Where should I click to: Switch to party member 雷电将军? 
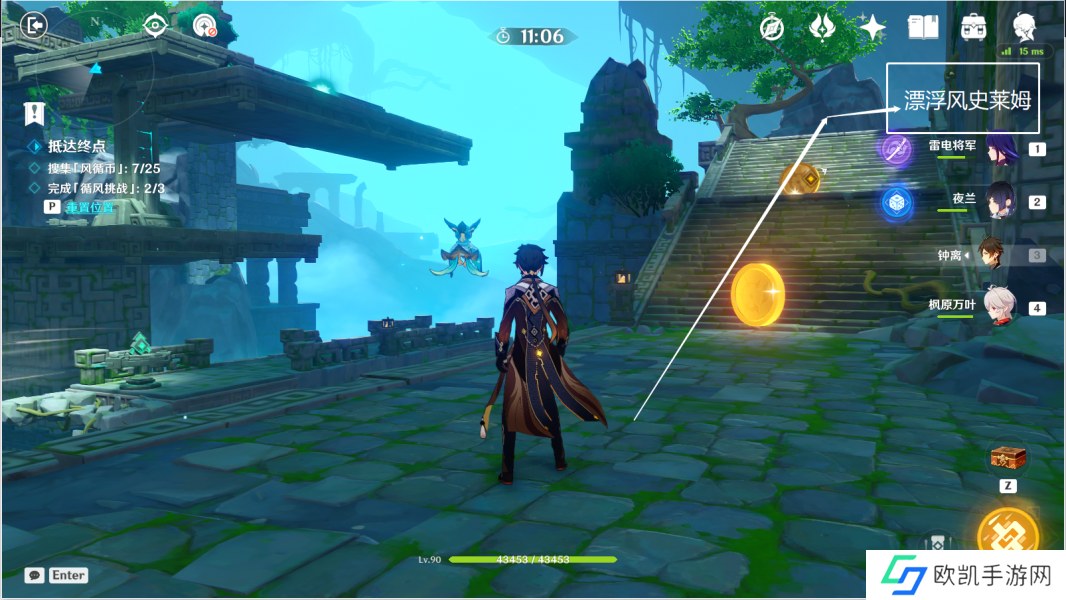(x=1000, y=149)
